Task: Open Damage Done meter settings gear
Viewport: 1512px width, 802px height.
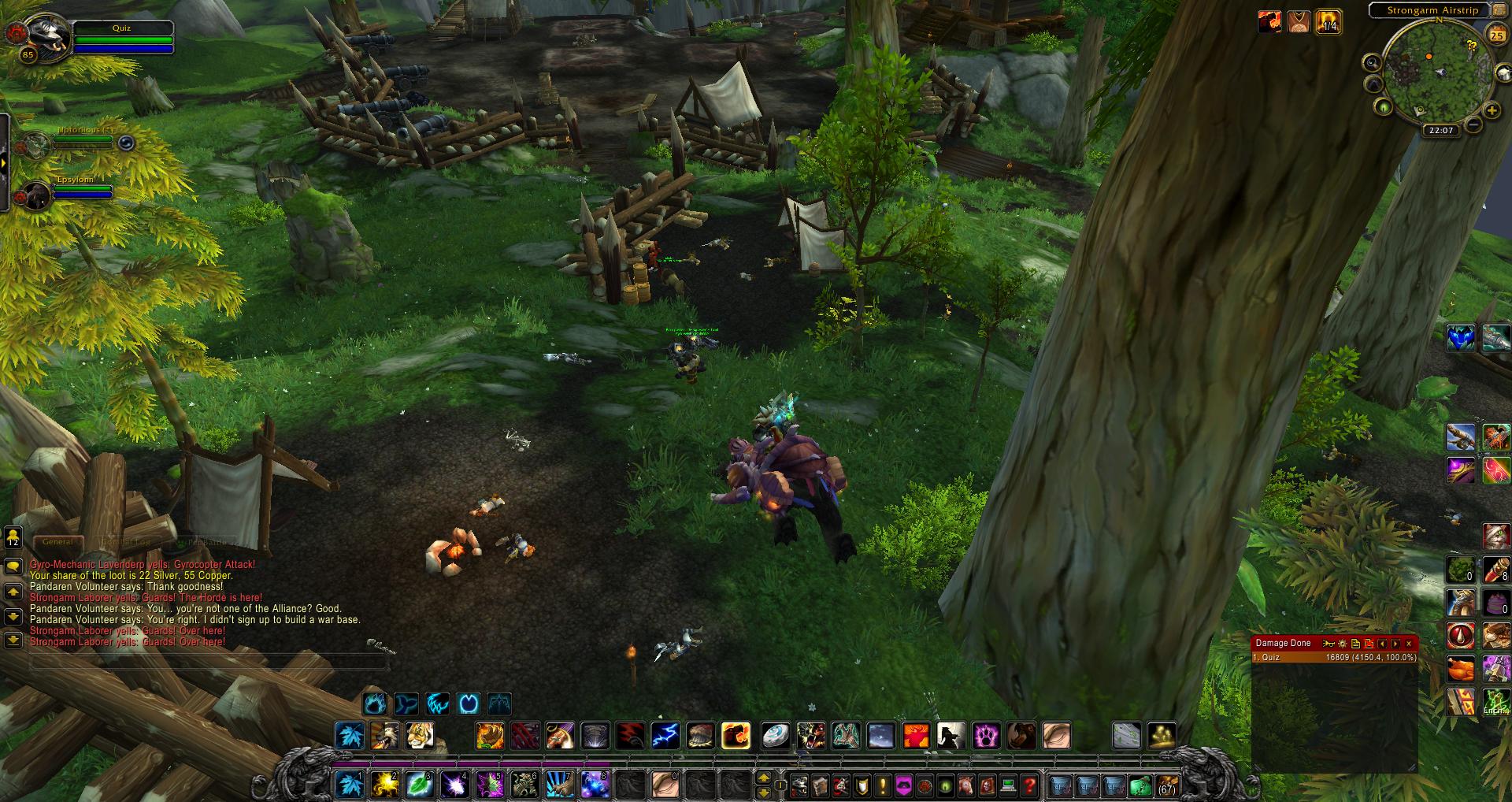Action: click(x=1343, y=644)
